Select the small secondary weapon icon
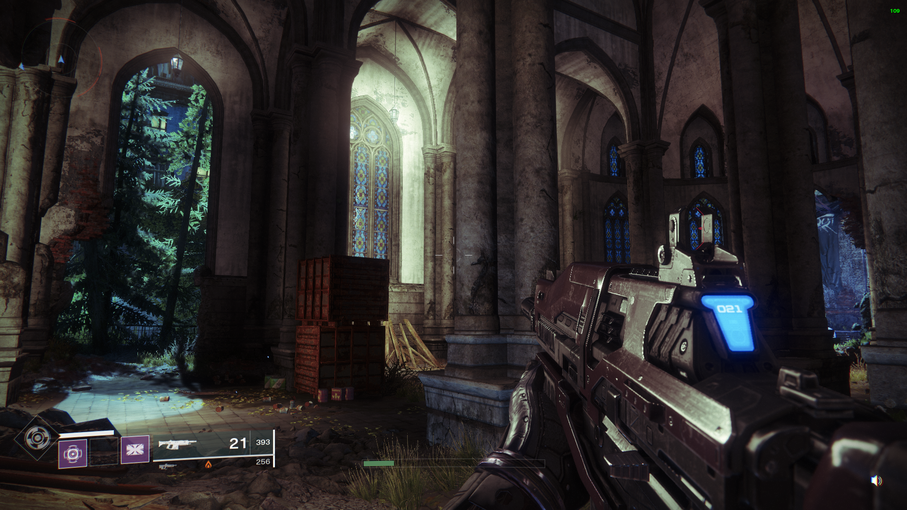907x510 pixels. tap(168, 466)
